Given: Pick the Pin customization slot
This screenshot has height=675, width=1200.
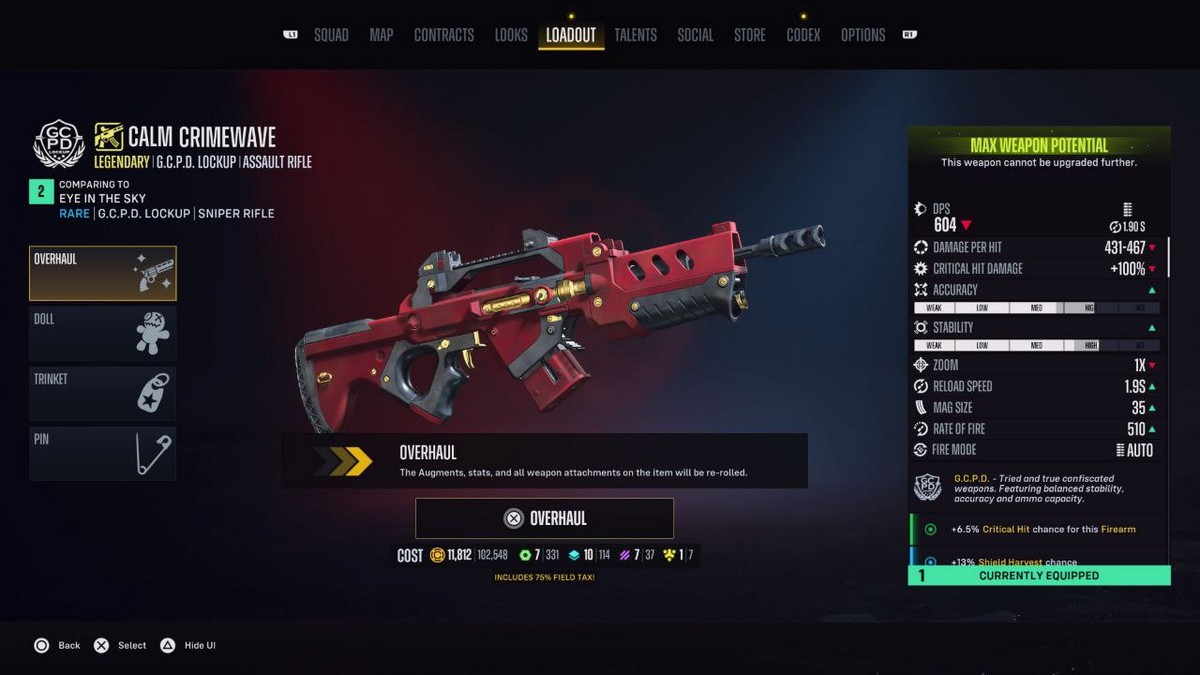Looking at the screenshot, I should pyautogui.click(x=103, y=453).
